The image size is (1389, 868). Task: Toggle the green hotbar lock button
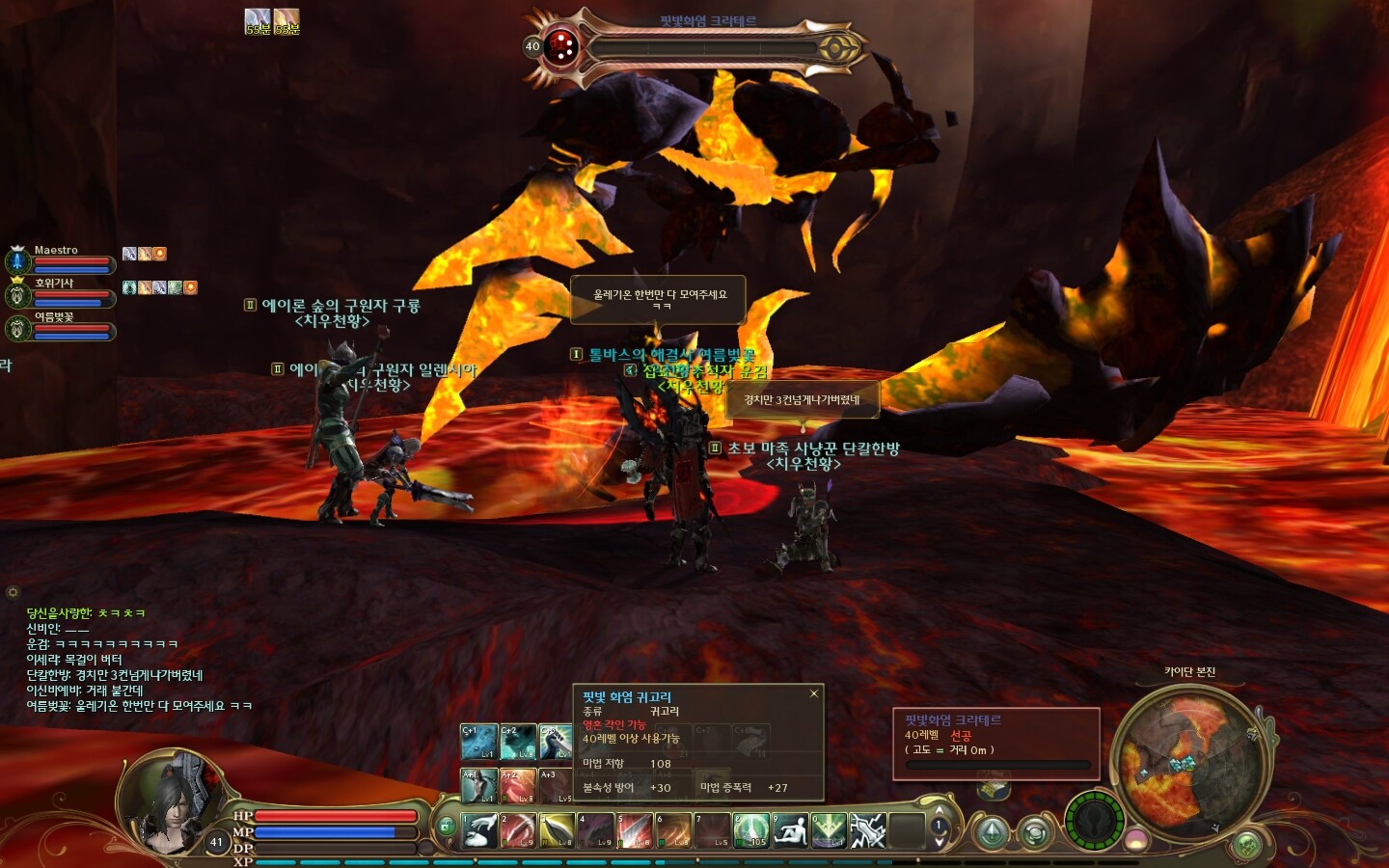[446, 827]
